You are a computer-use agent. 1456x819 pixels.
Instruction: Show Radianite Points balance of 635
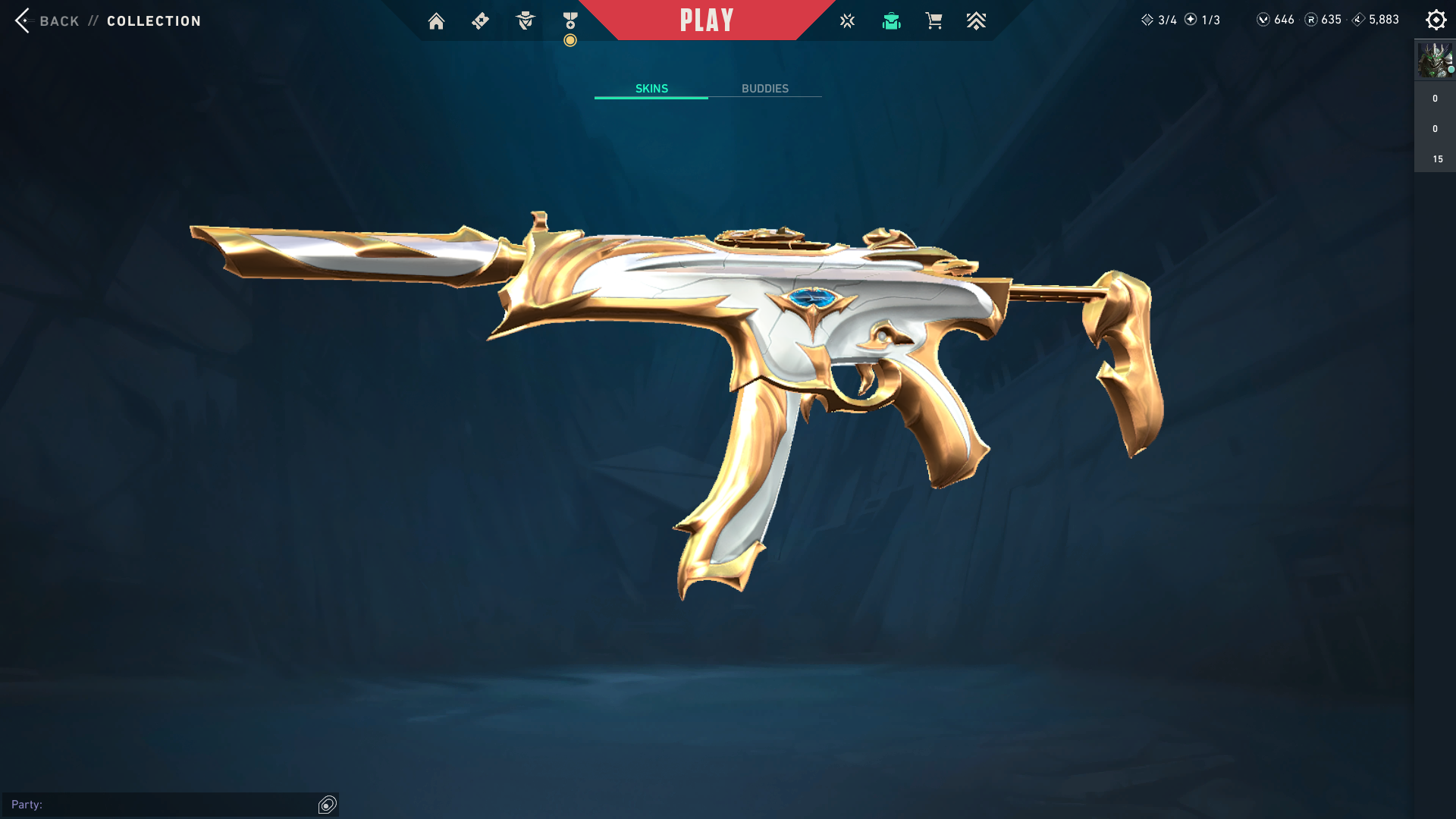(1323, 20)
